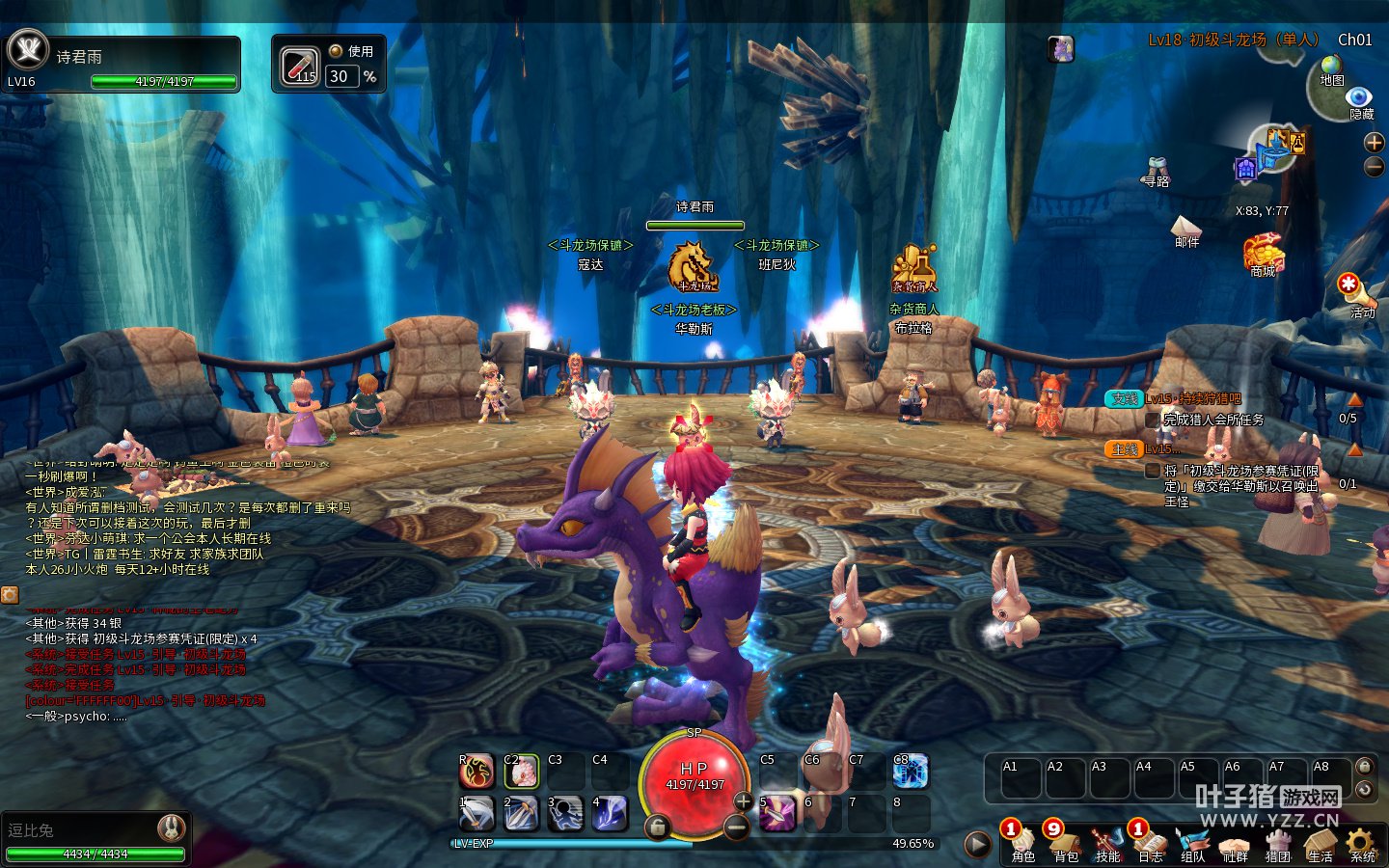Open the 生活 life skills menu
1389x868 pixels.
[1320, 842]
